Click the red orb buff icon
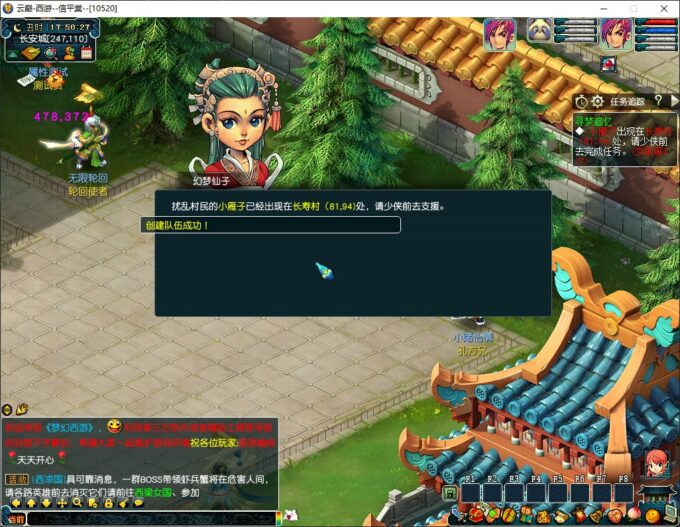Image resolution: width=680 pixels, height=527 pixels. [608, 64]
